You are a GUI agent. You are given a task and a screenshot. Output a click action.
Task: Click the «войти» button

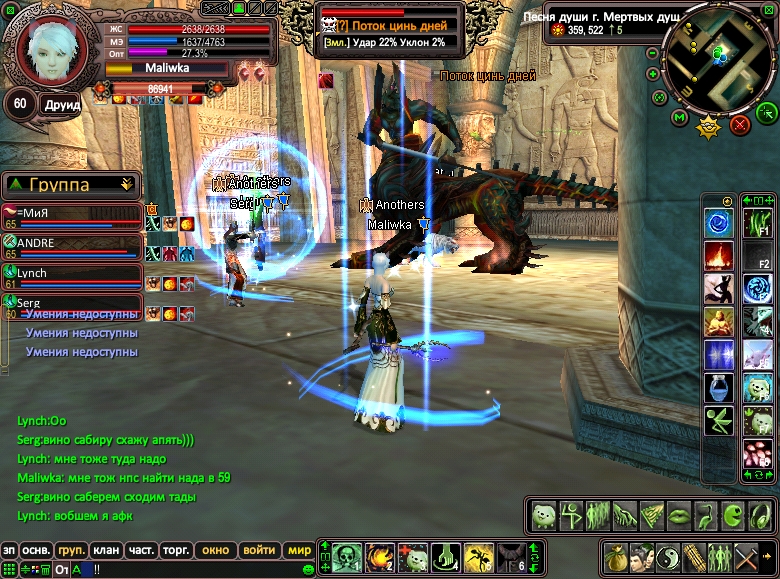click(x=259, y=550)
